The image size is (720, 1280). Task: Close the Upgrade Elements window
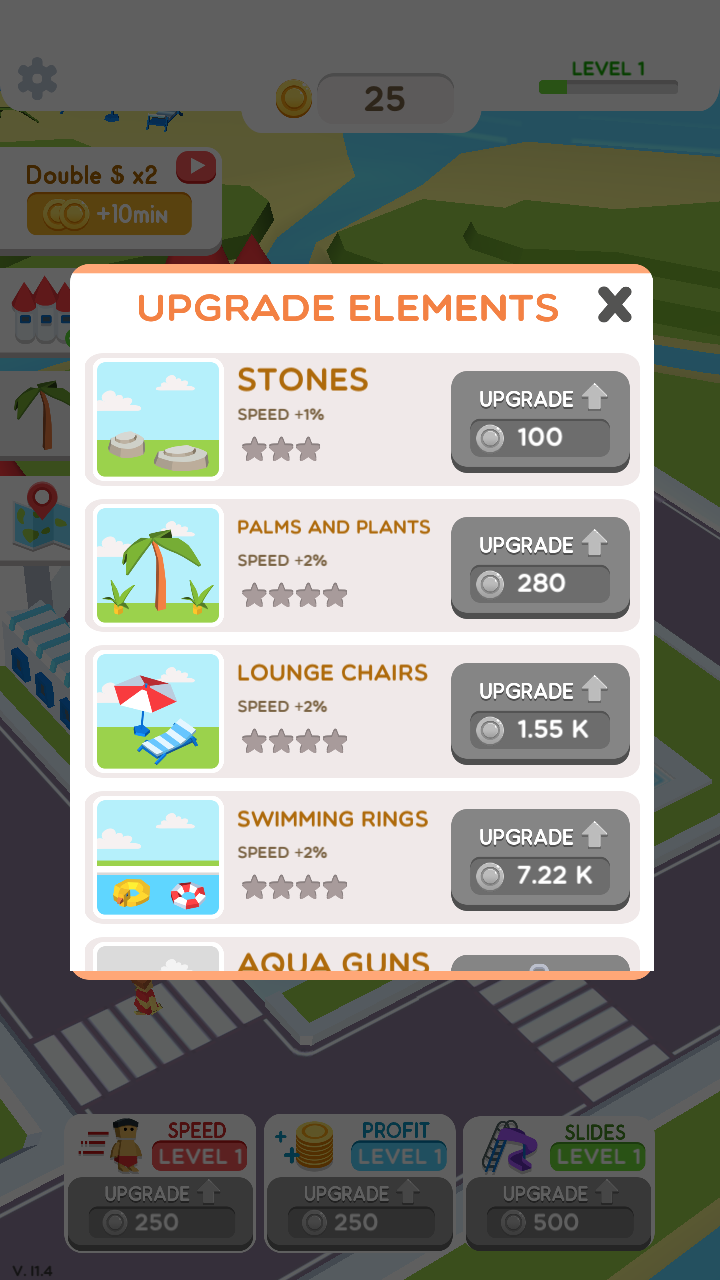pyautogui.click(x=614, y=305)
